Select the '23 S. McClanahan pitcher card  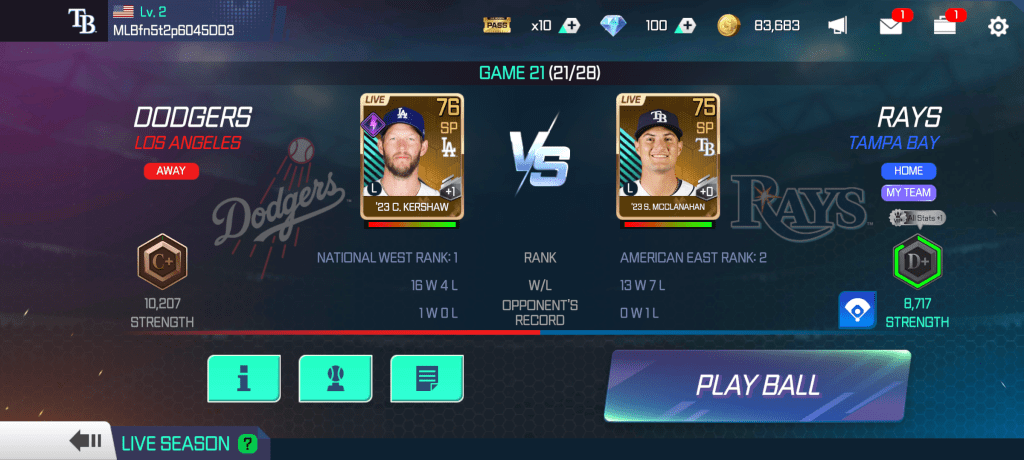[668, 157]
